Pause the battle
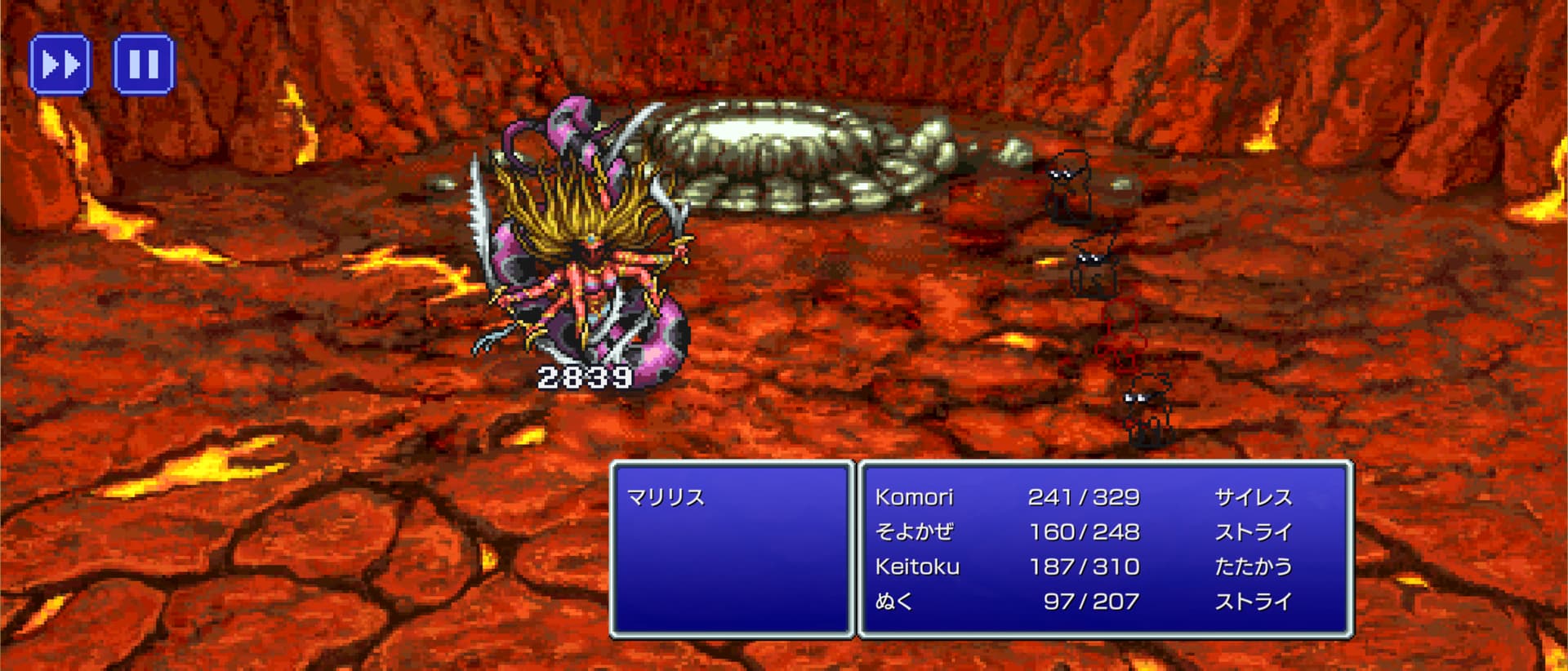The height and width of the screenshot is (671, 1568). coord(144,64)
